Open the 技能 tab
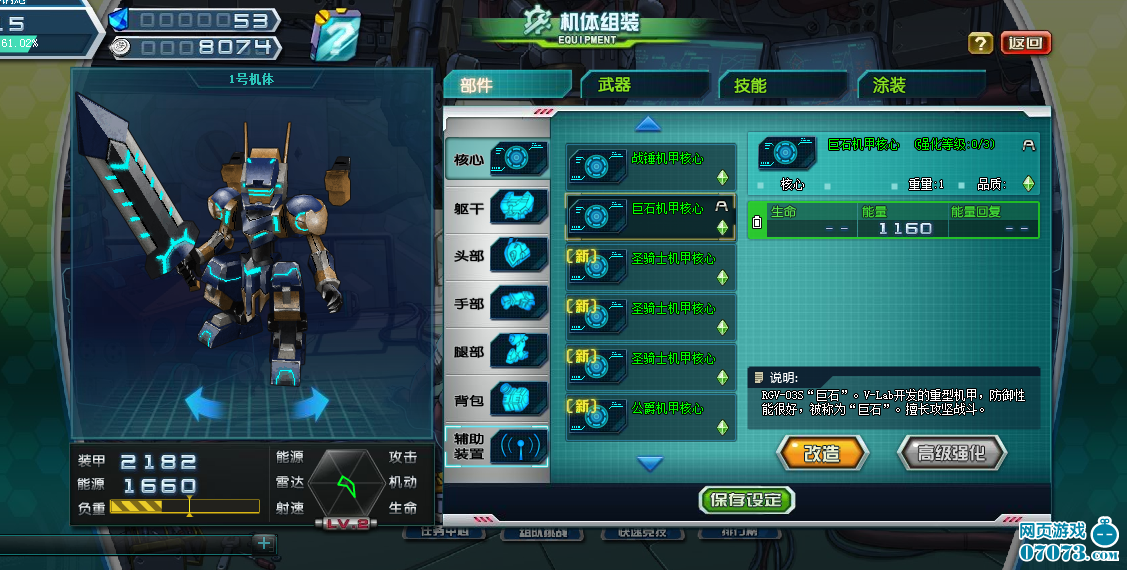The width and height of the screenshot is (1127, 570). pyautogui.click(x=751, y=86)
